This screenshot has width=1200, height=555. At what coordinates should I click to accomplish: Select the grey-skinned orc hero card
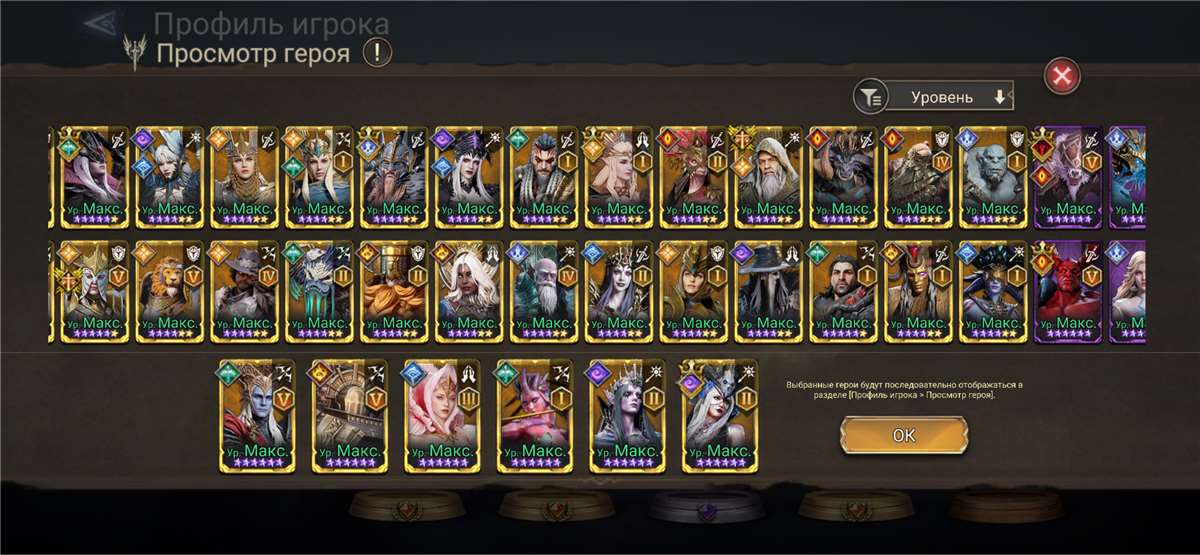coord(991,177)
